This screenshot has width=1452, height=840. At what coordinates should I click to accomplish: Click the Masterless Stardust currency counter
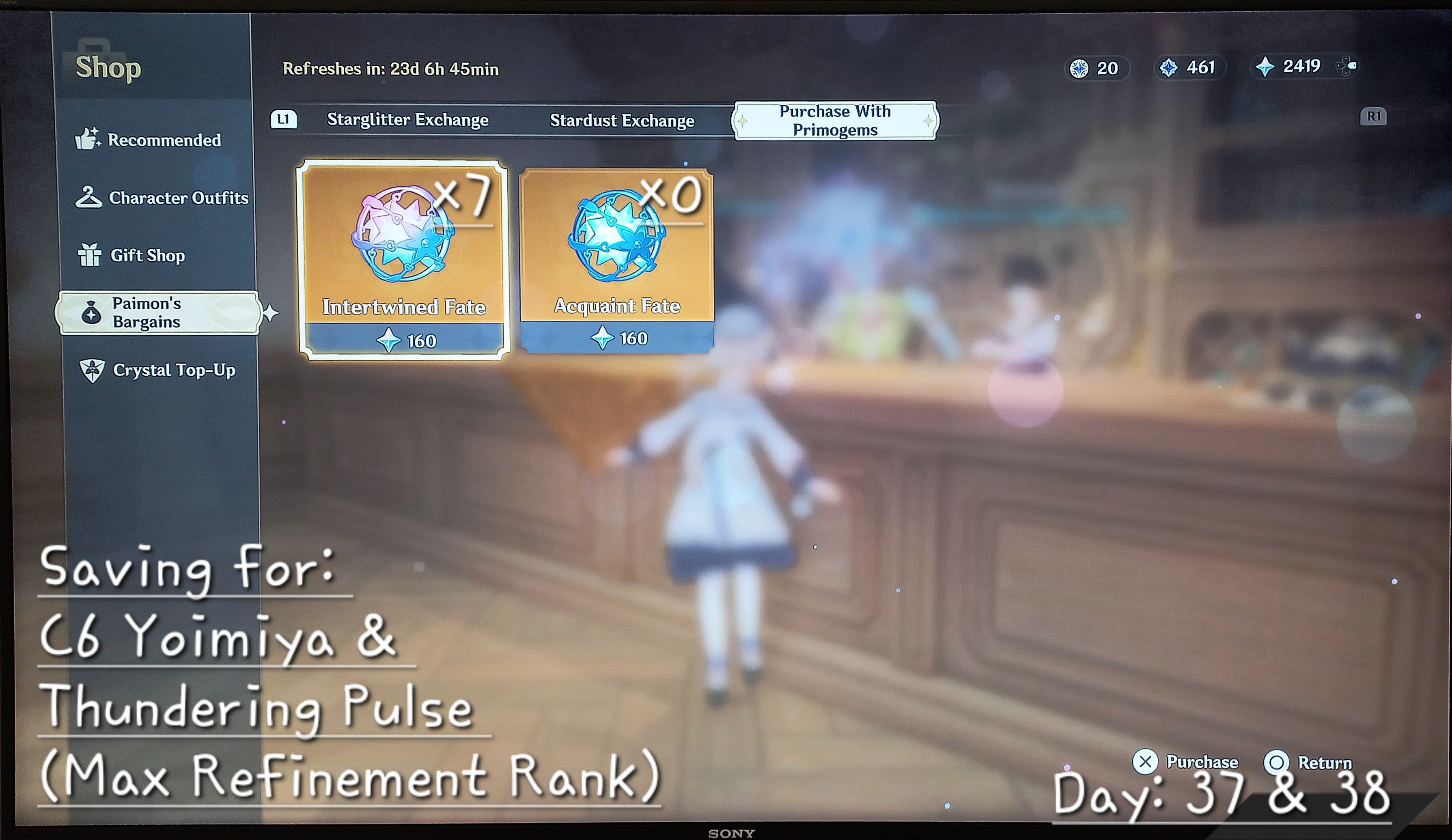pyautogui.click(x=1188, y=68)
